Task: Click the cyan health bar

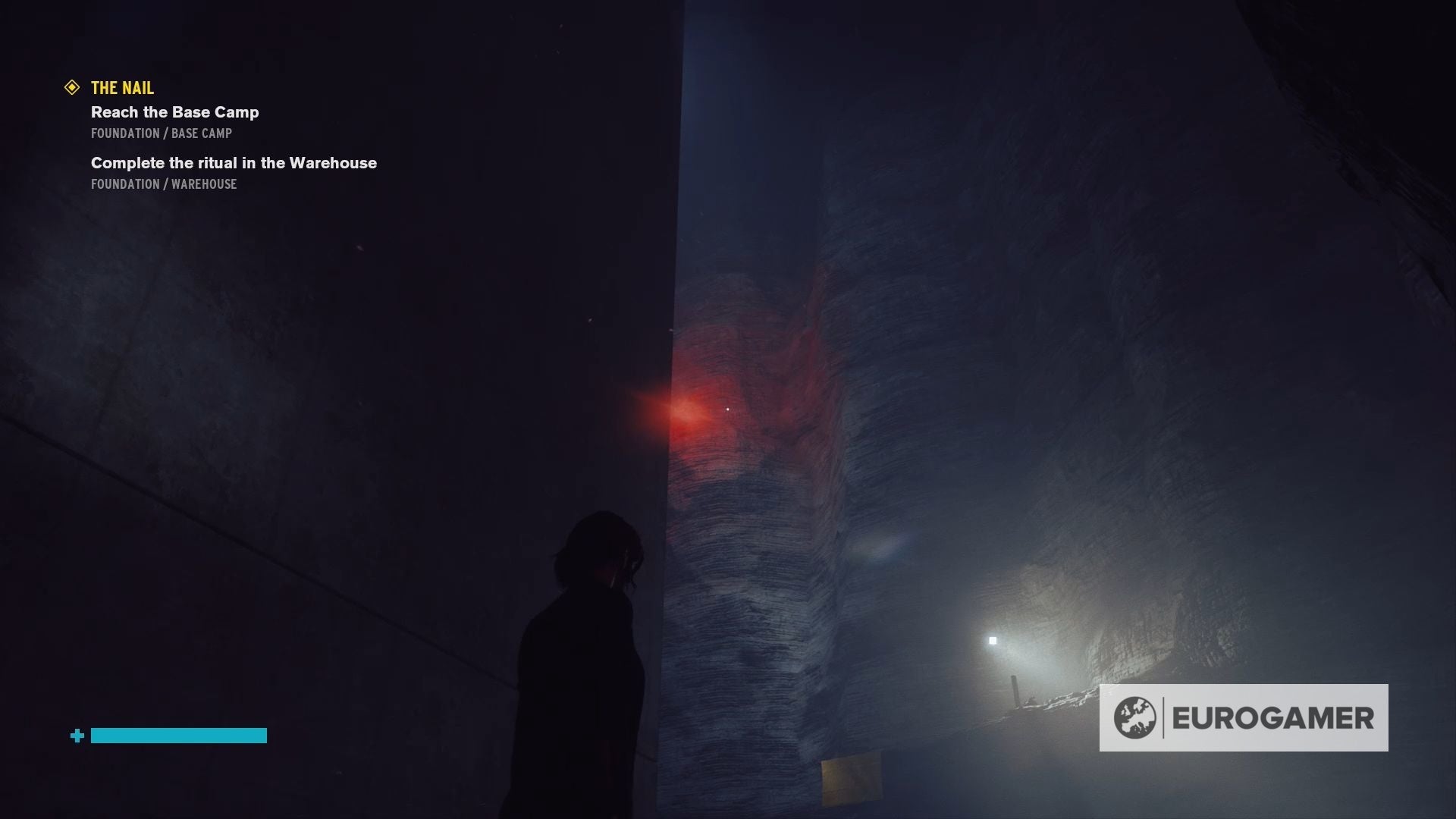Action: [179, 736]
